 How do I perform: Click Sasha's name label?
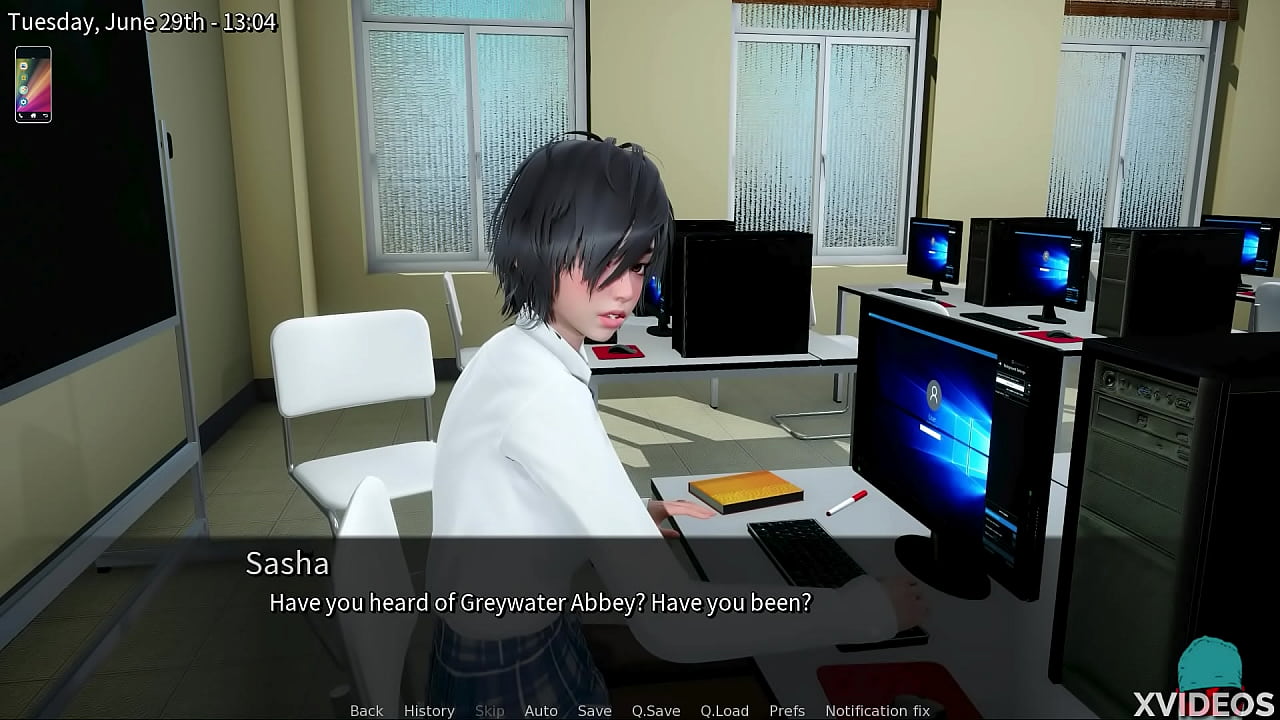point(287,564)
